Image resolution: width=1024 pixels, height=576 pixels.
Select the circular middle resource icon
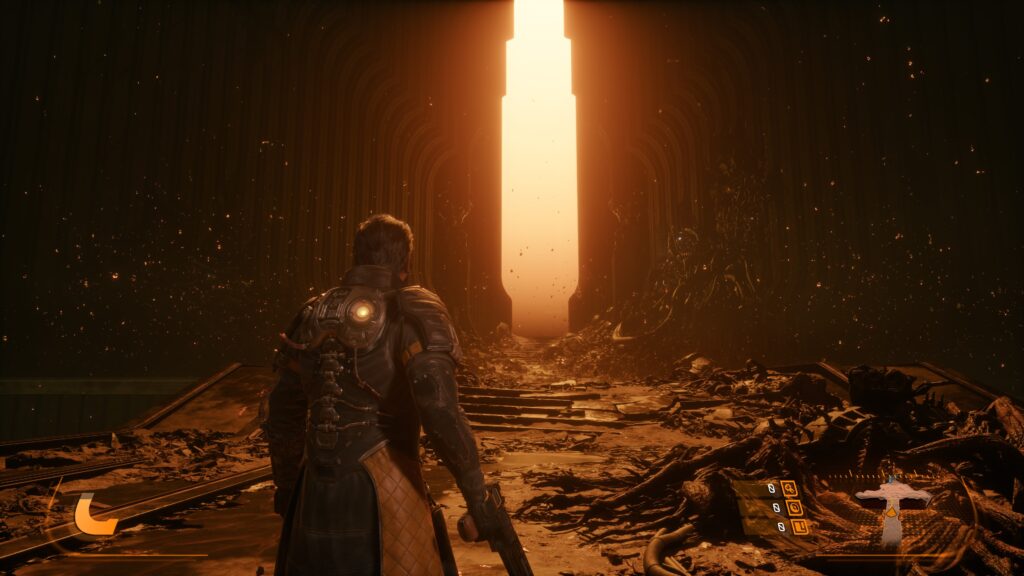tap(795, 507)
